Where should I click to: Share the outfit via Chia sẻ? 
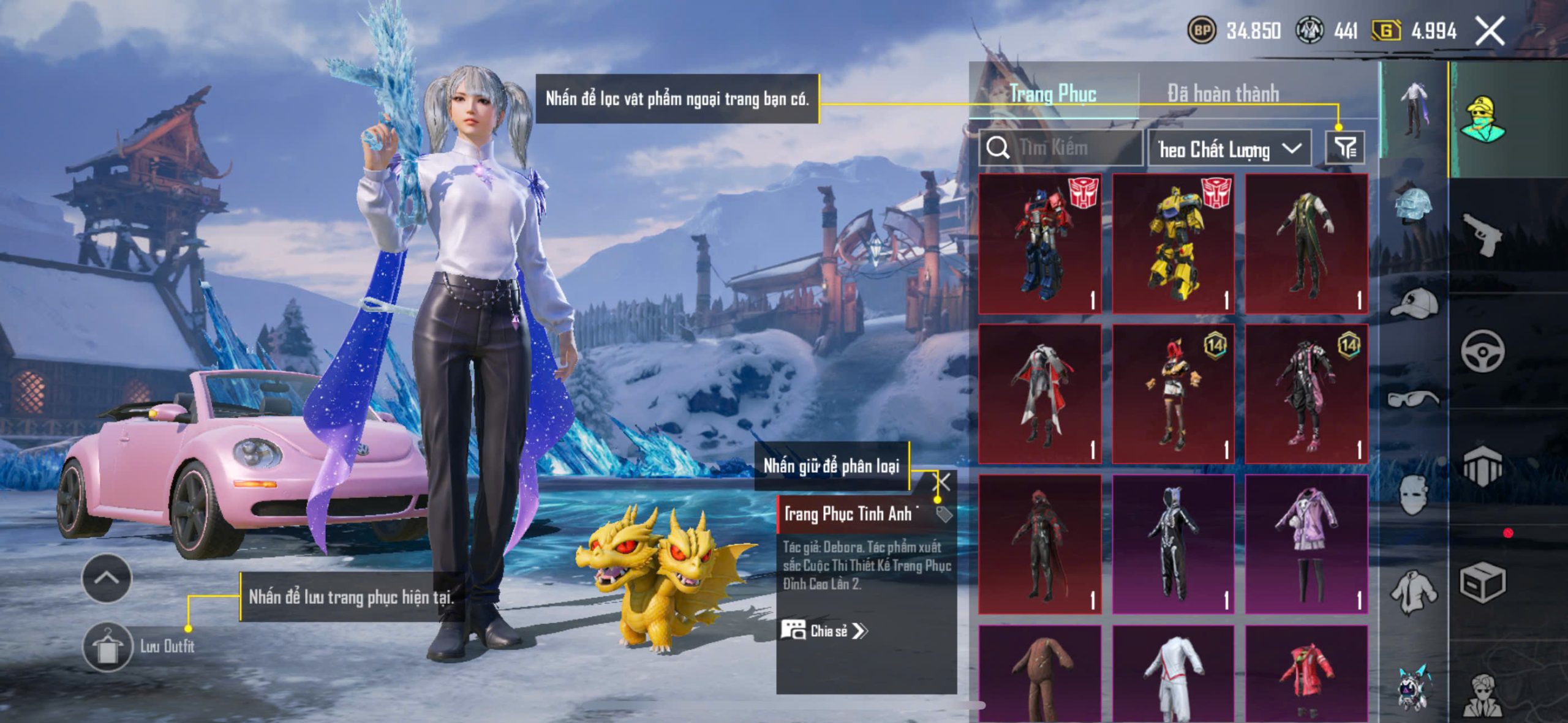coord(824,631)
